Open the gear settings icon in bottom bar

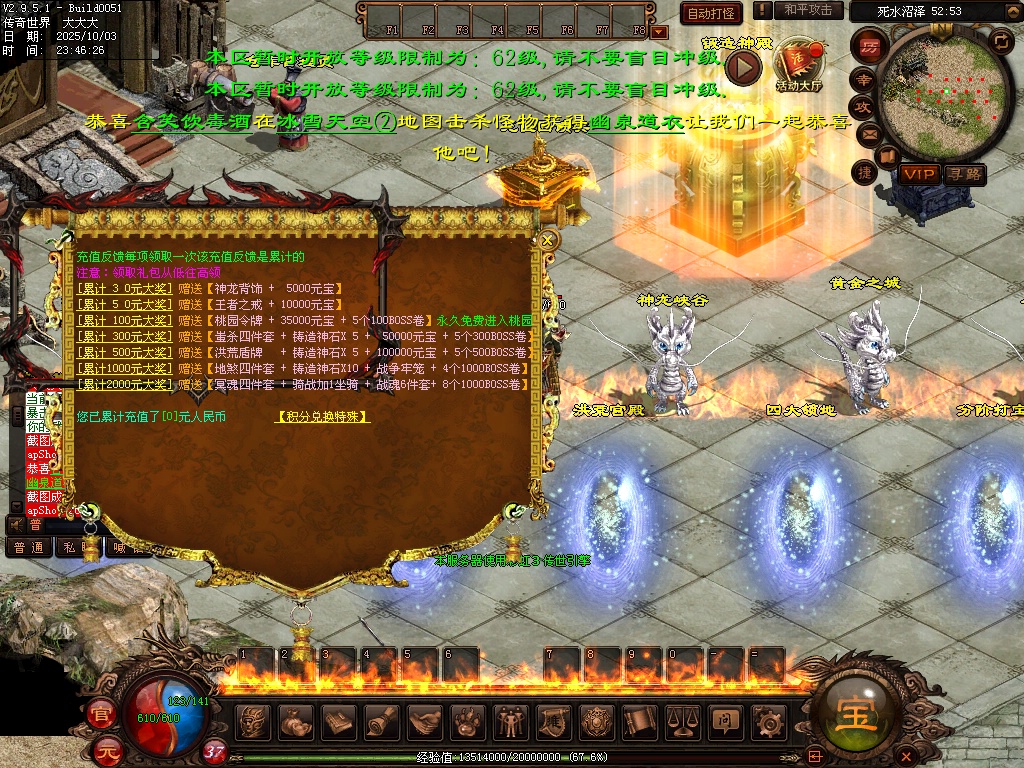coord(768,720)
